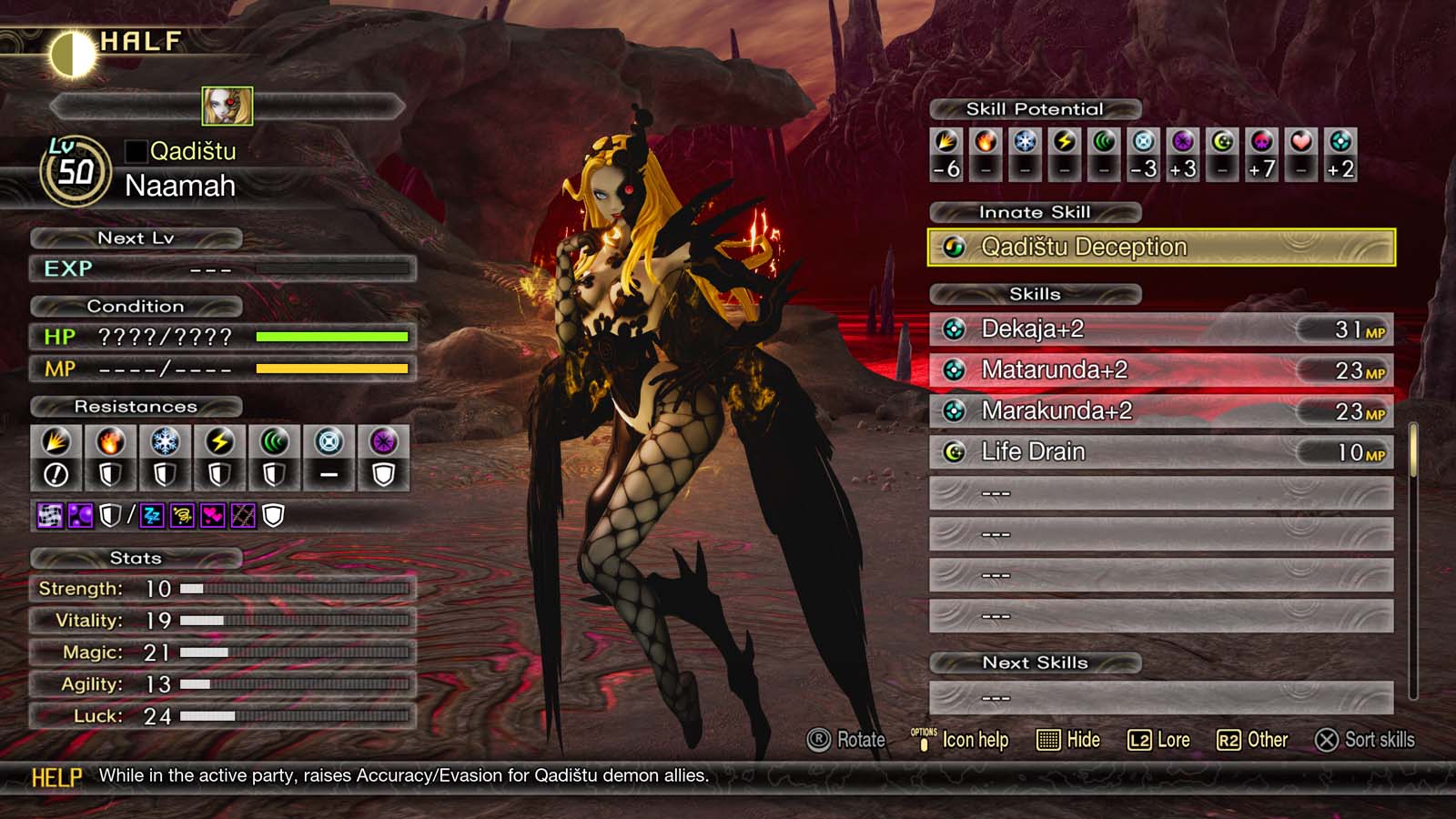
Task: Expand the Resistances section
Action: (x=136, y=407)
